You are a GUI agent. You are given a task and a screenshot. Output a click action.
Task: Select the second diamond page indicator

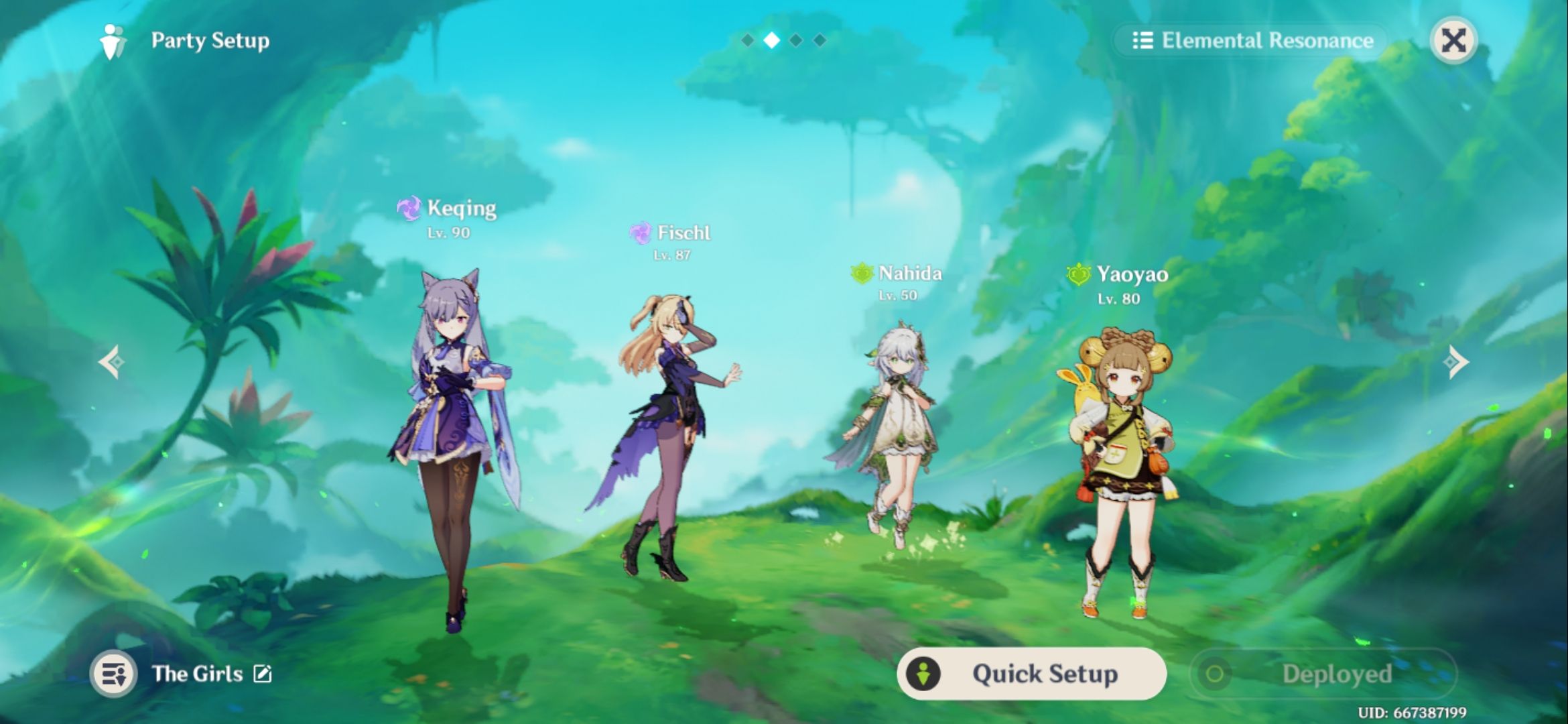pyautogui.click(x=772, y=40)
